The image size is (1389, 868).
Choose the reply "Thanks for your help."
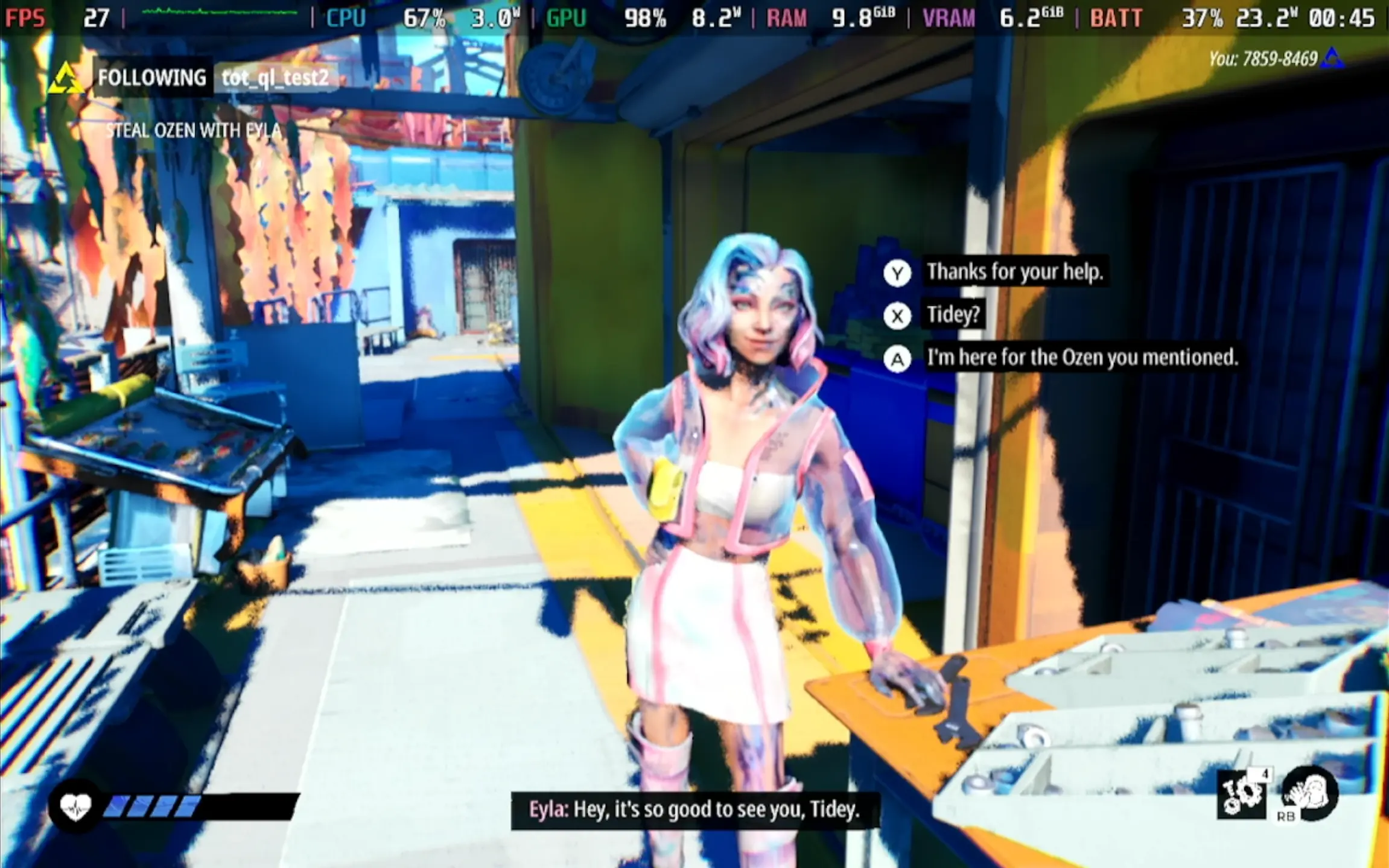click(x=1014, y=272)
